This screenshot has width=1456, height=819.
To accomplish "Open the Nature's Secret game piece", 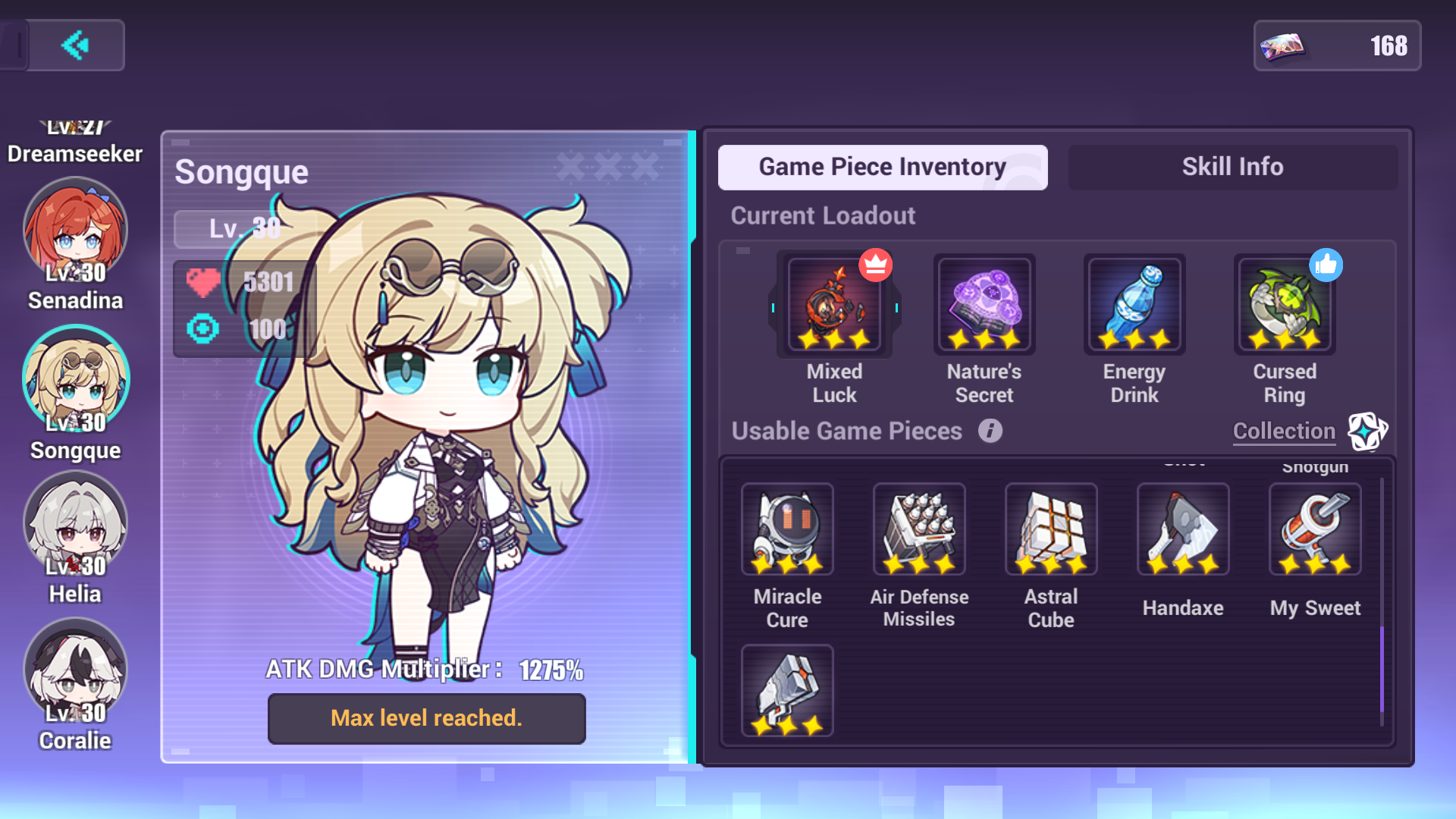I will [984, 303].
